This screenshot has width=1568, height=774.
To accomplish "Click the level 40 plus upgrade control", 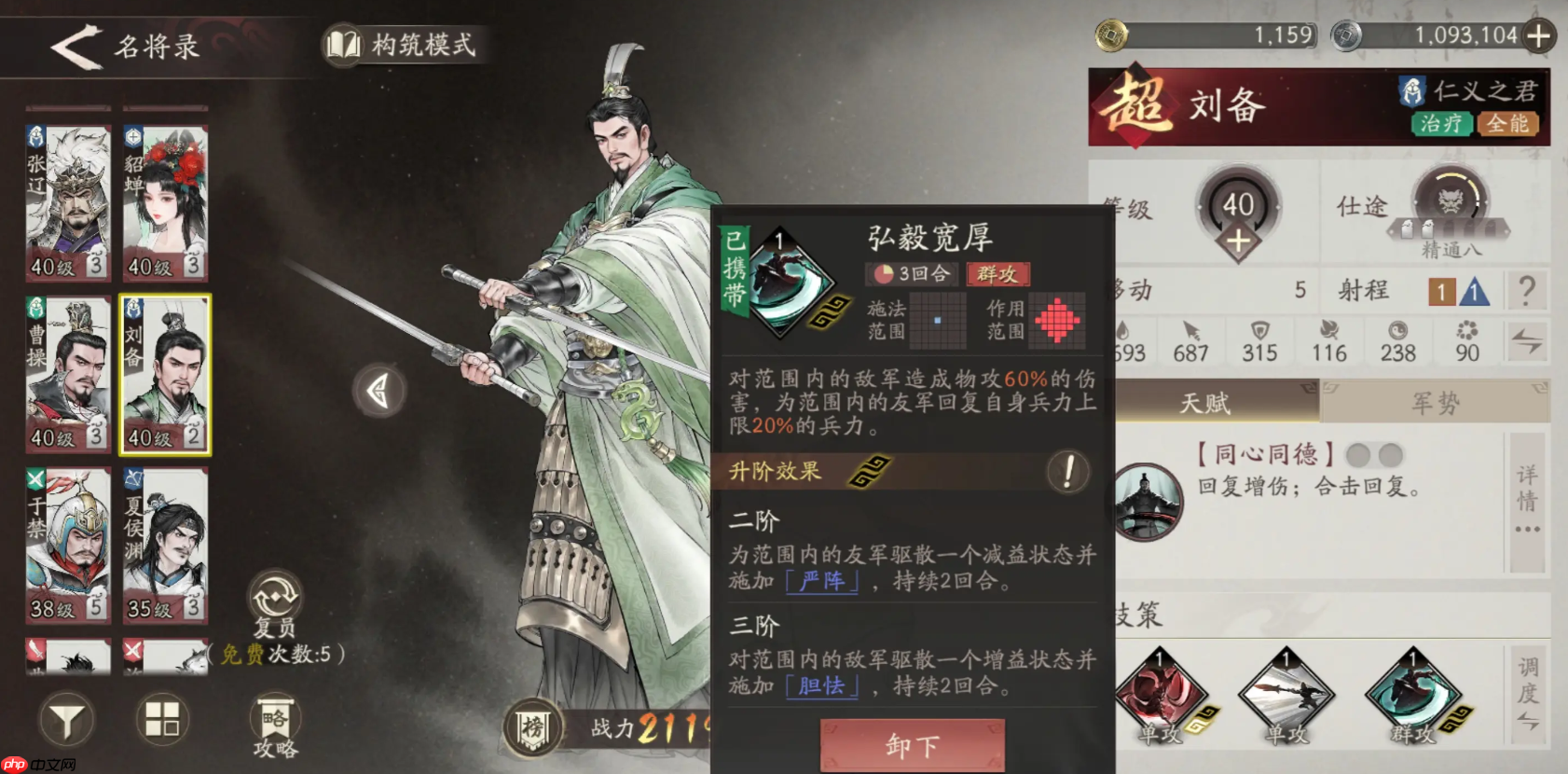I will [x=1238, y=241].
